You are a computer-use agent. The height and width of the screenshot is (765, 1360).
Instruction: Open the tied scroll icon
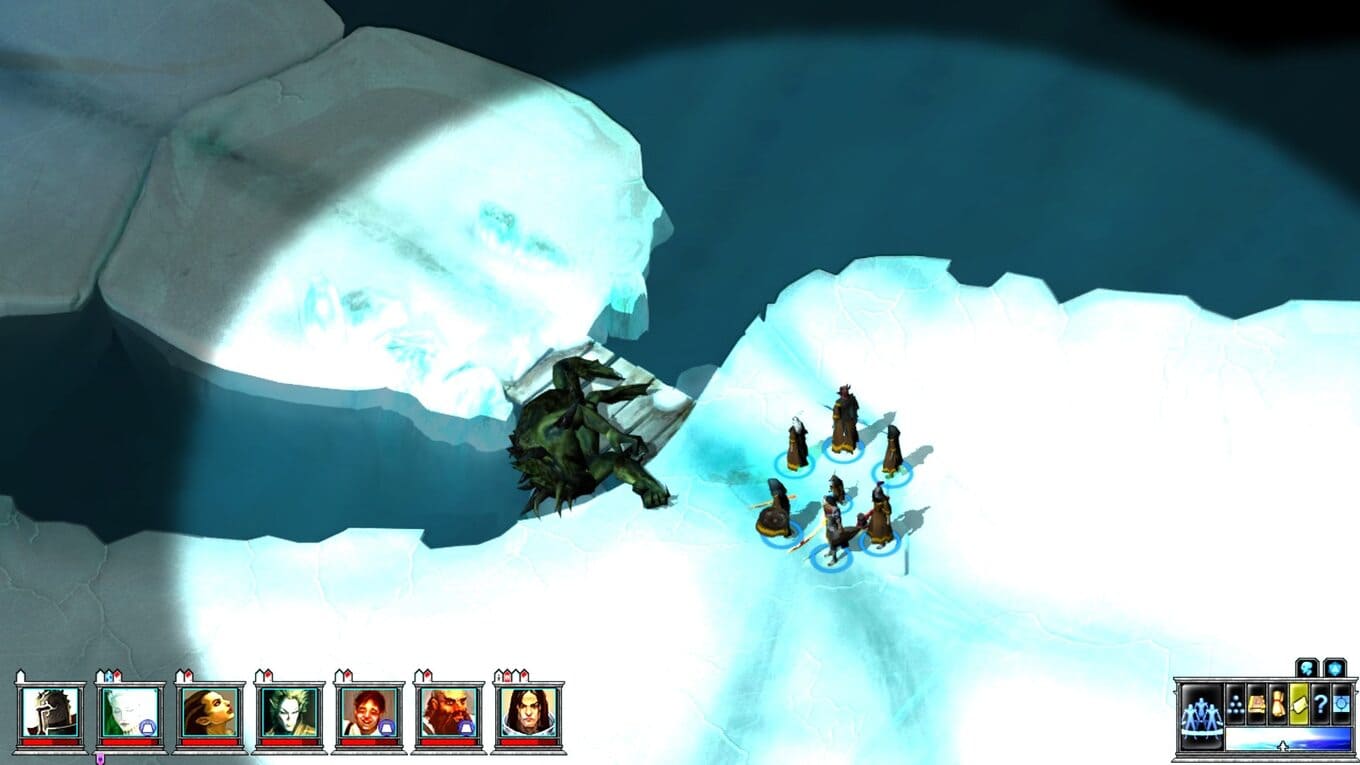pyautogui.click(x=1278, y=703)
